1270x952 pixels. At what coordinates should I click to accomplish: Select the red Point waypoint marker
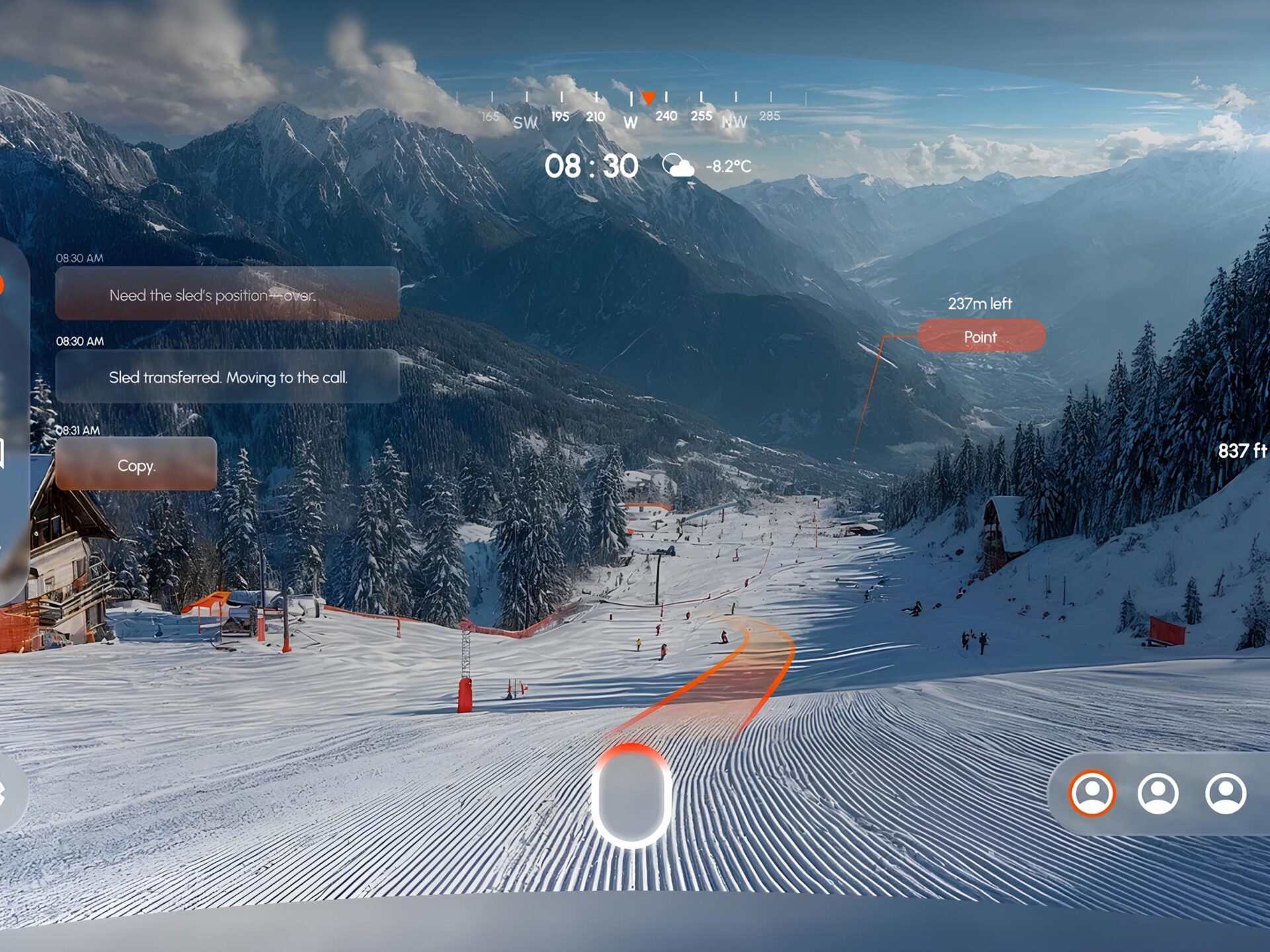[981, 336]
